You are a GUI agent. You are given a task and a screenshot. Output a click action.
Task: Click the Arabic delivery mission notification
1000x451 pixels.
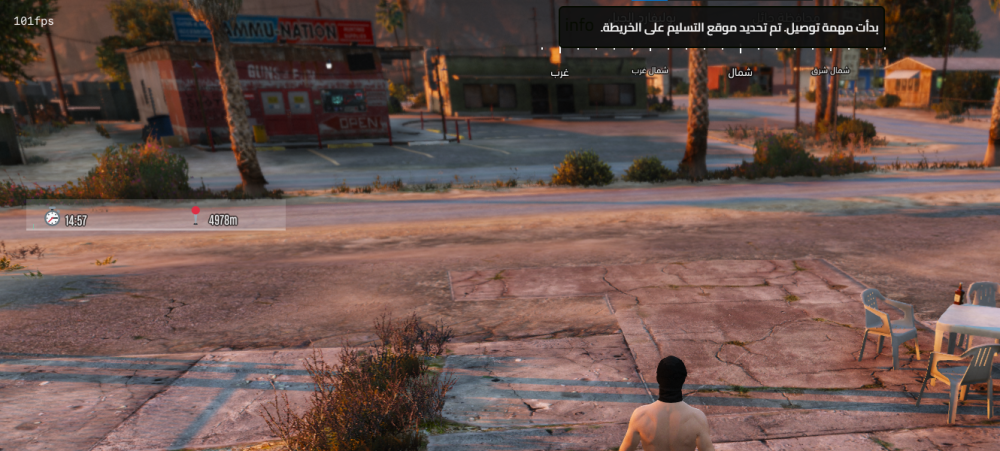pyautogui.click(x=720, y=27)
